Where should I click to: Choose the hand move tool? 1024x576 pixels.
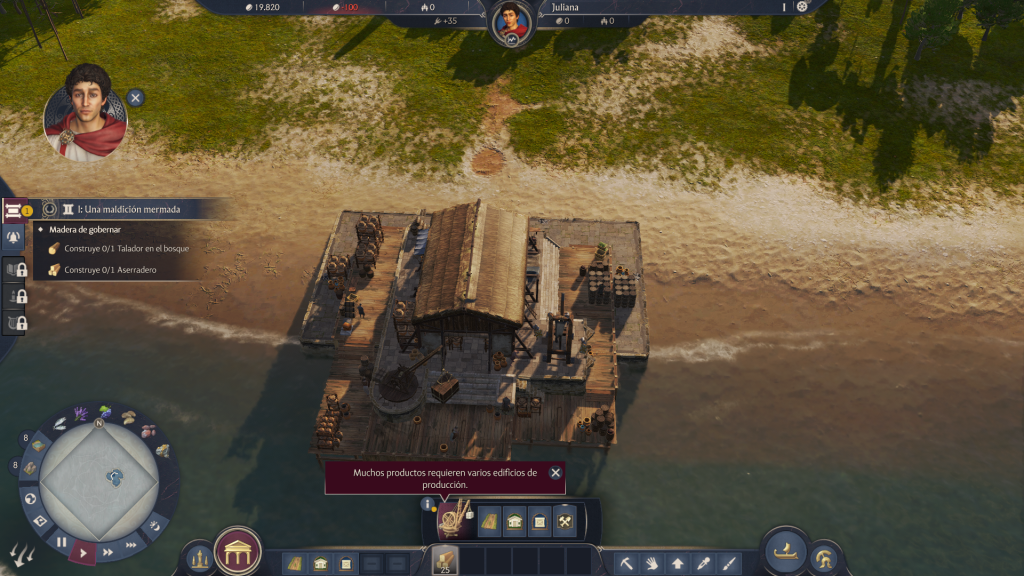tap(652, 563)
